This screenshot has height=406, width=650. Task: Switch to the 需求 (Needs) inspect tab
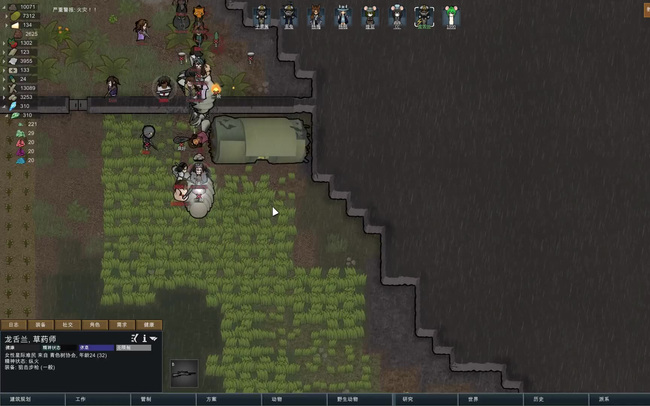pos(122,325)
